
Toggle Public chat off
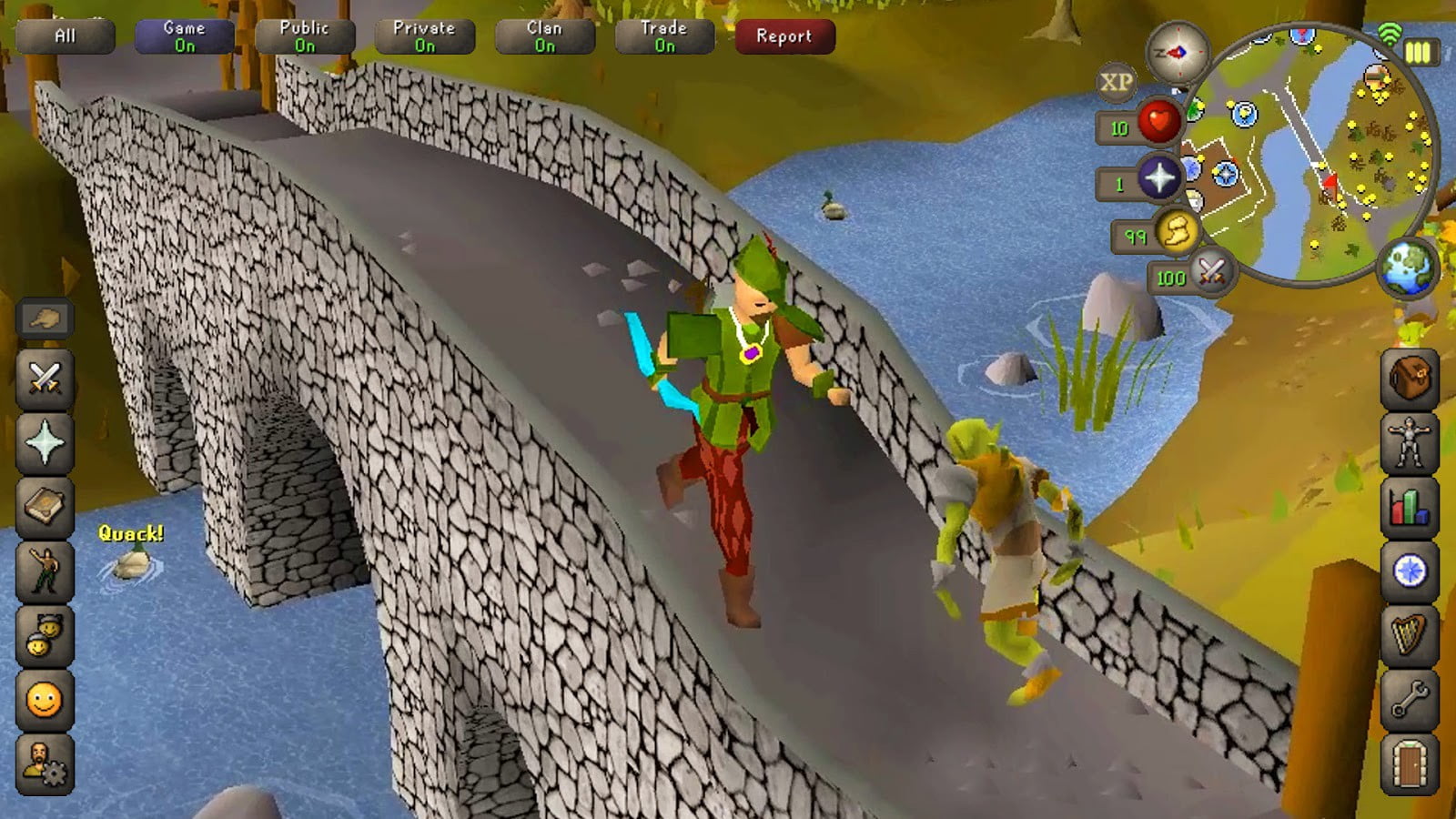click(306, 35)
